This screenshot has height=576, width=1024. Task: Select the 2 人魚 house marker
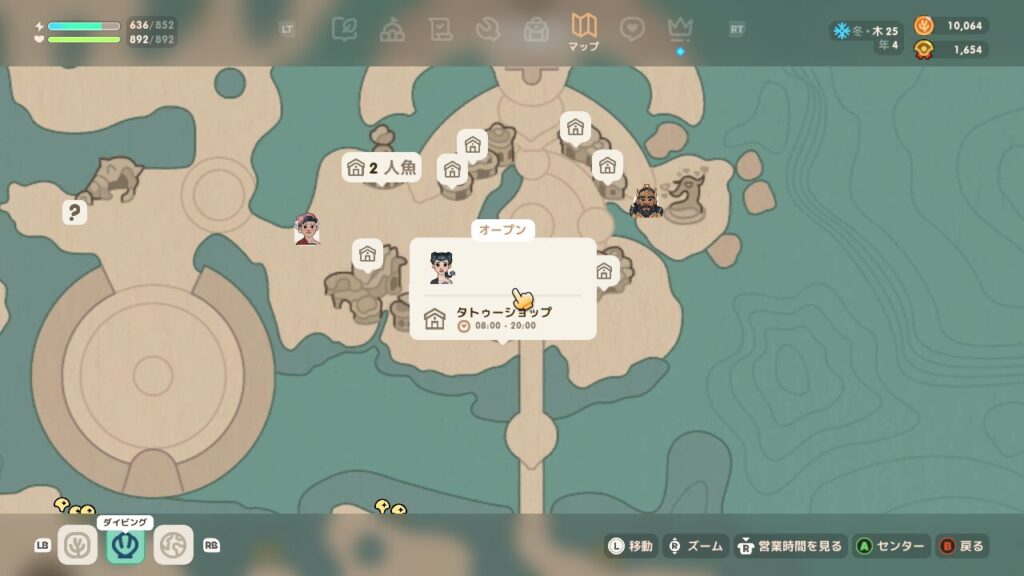(x=381, y=168)
